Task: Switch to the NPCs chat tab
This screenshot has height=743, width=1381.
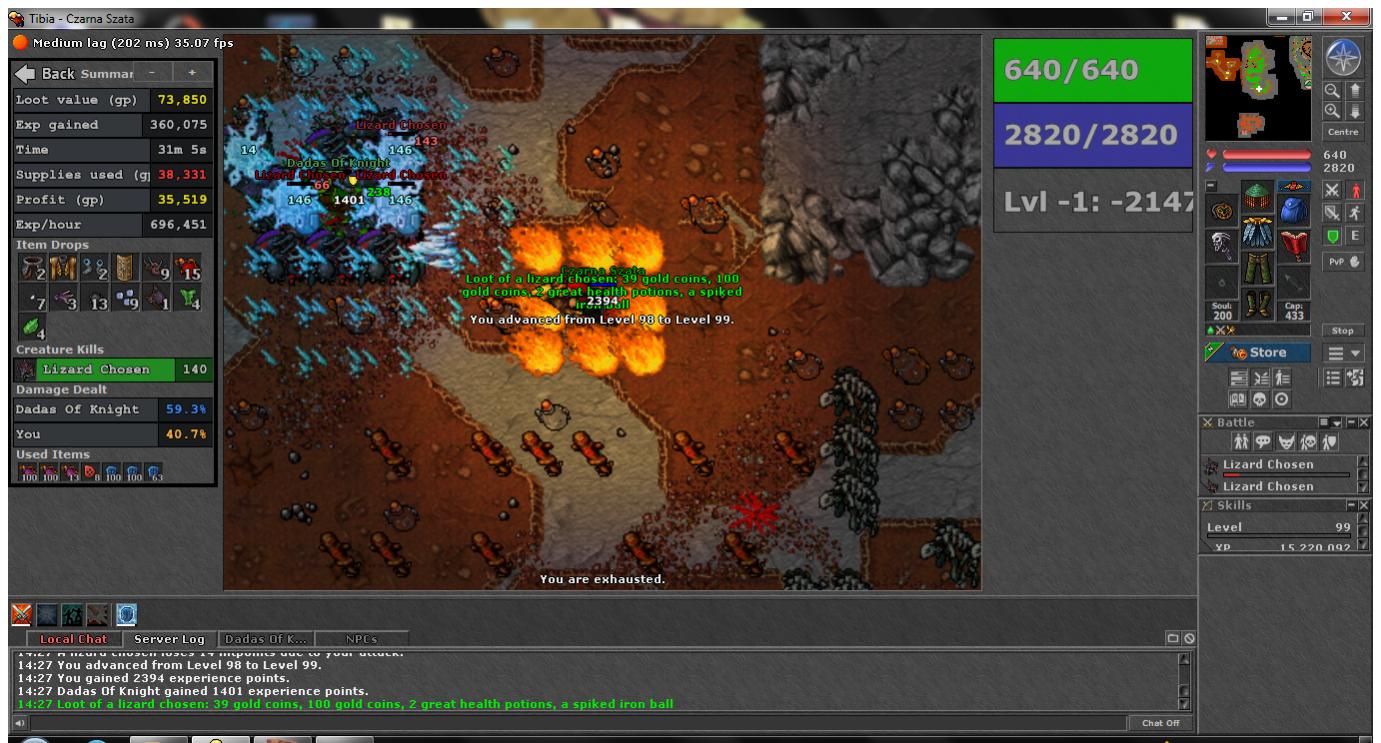Action: (361, 639)
